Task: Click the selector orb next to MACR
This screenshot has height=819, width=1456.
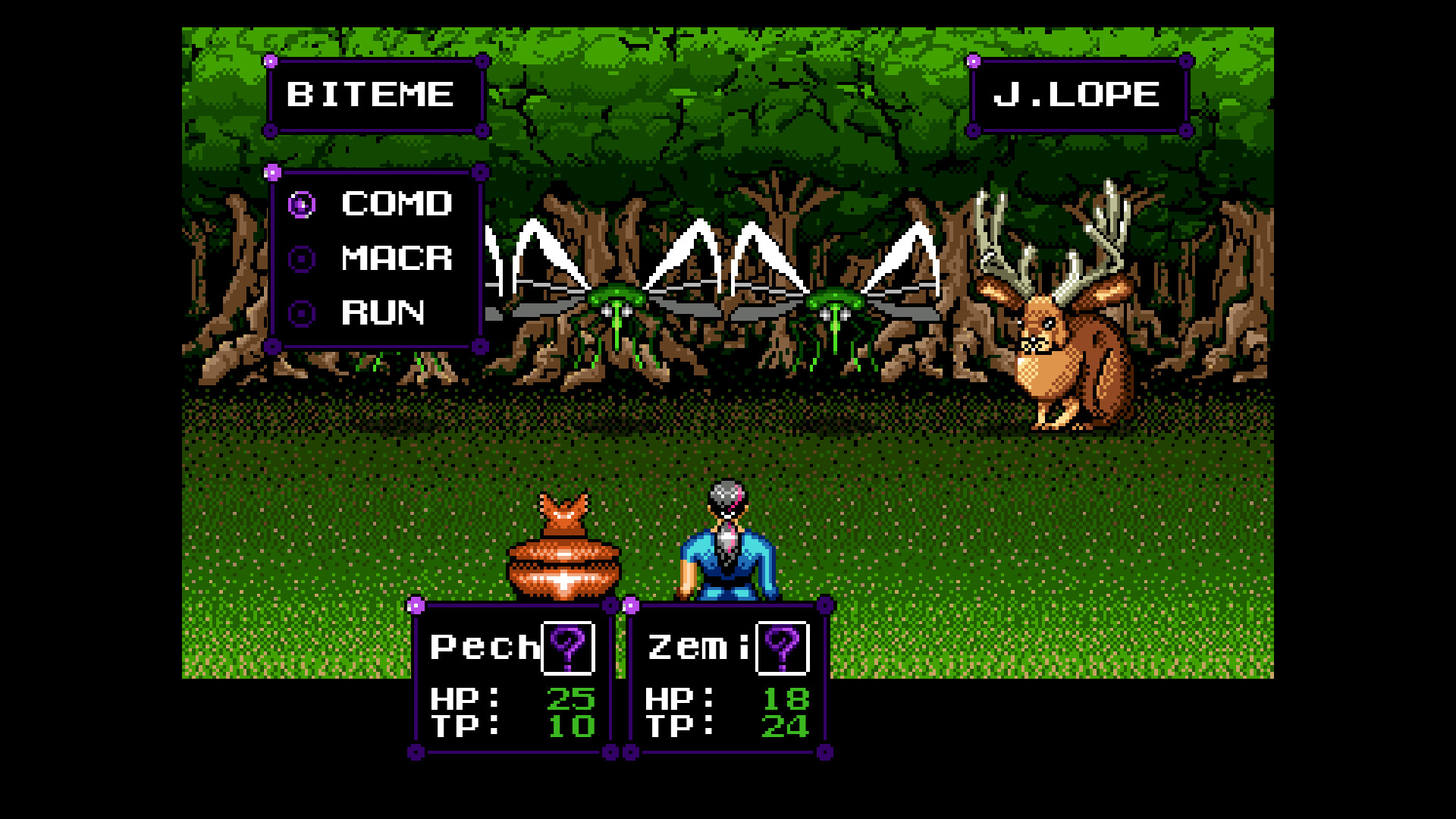Action: click(303, 259)
